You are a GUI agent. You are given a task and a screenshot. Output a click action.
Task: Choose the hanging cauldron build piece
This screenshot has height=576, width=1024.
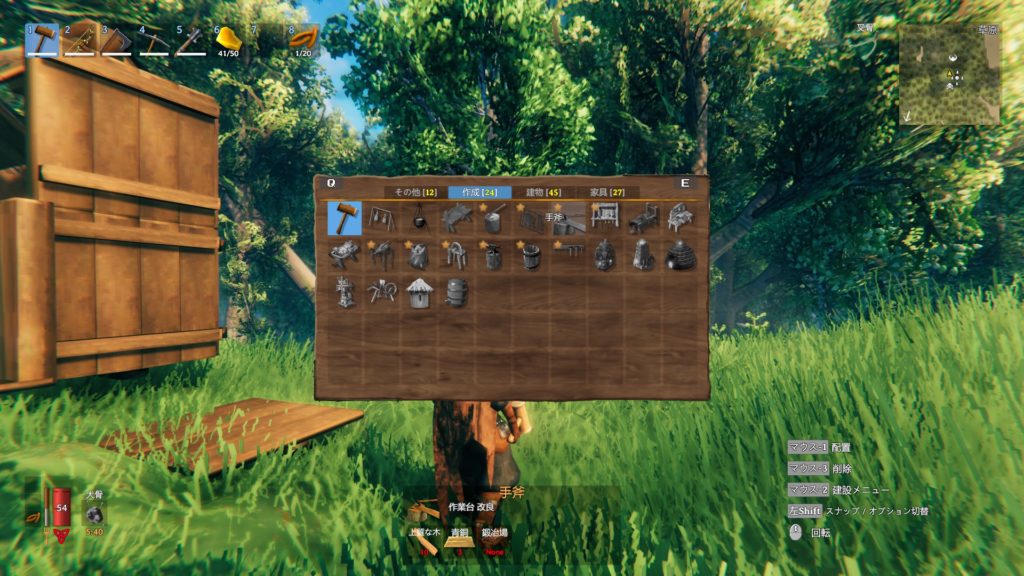click(x=418, y=218)
